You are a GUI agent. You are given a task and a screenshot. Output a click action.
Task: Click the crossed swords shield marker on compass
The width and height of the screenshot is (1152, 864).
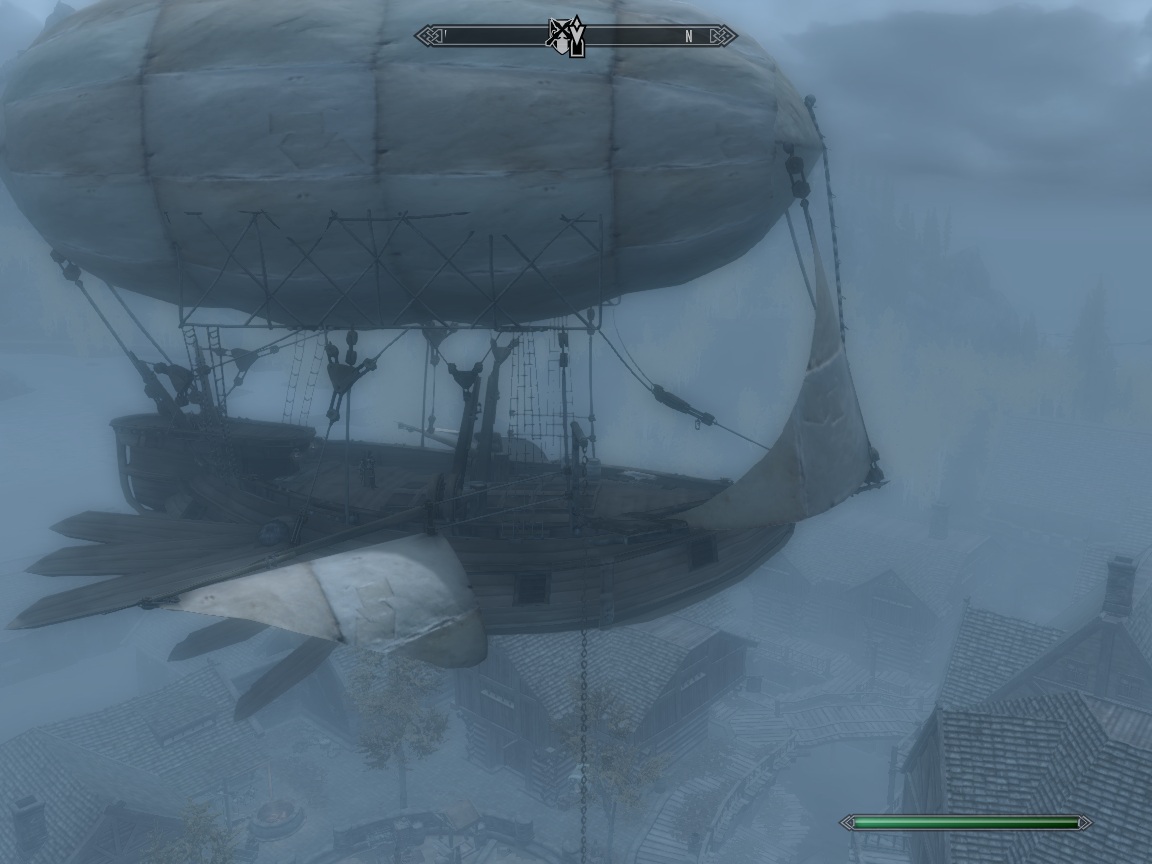pyautogui.click(x=561, y=35)
